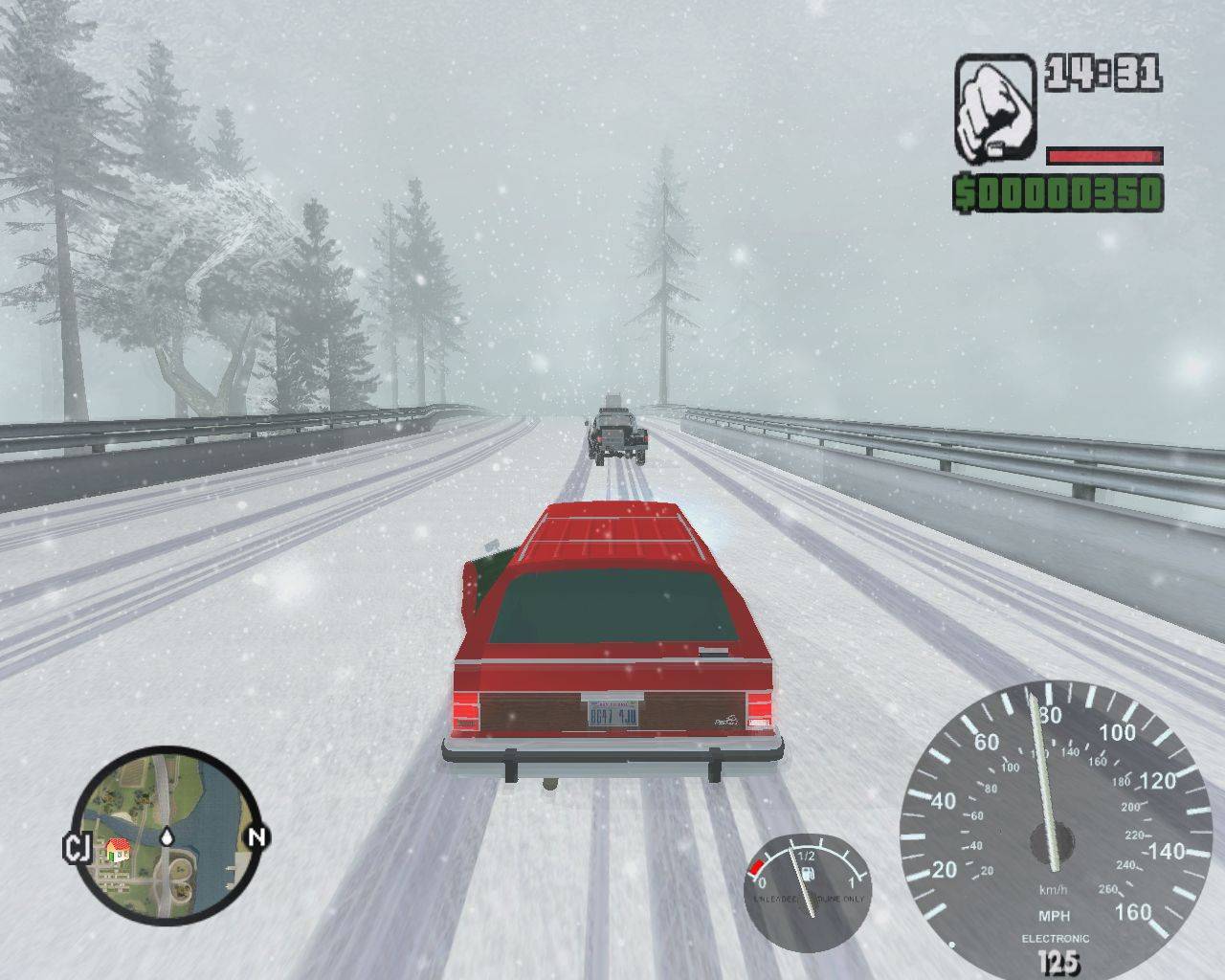This screenshot has height=980, width=1225.
Task: Open the circular radar minimap
Action: 166,835
